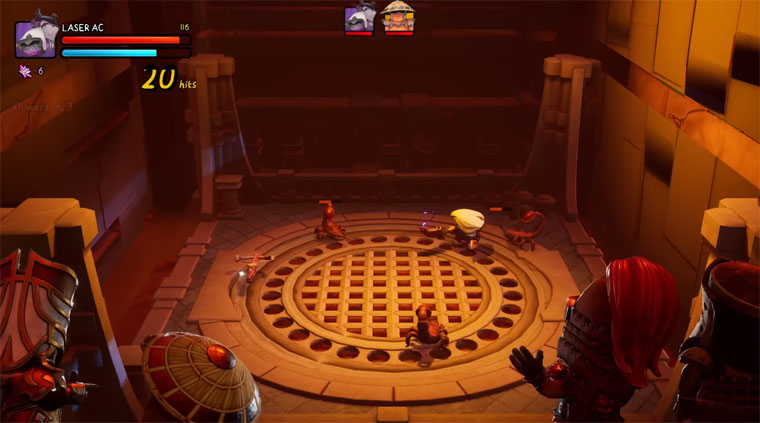The width and height of the screenshot is (760, 423).
Task: Click the rhino character portrait at top center
Action: coord(360,18)
